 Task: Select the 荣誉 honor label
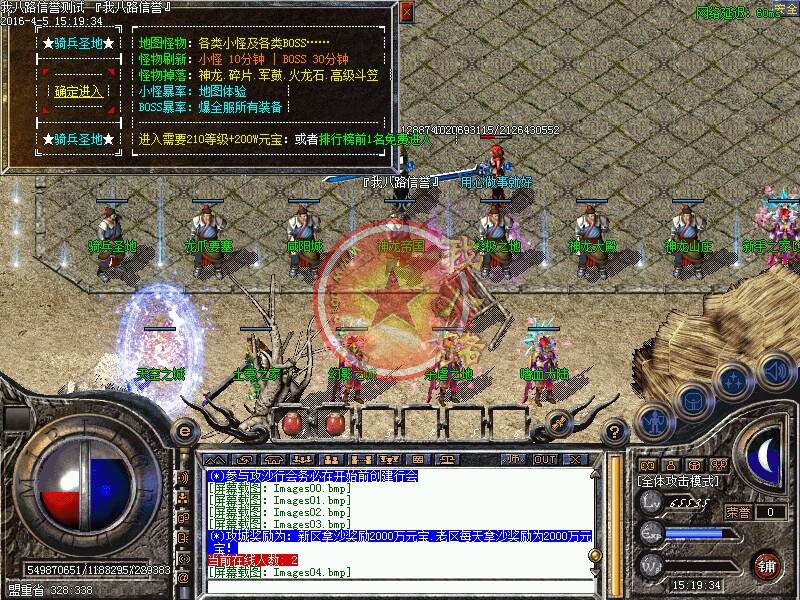click(739, 512)
